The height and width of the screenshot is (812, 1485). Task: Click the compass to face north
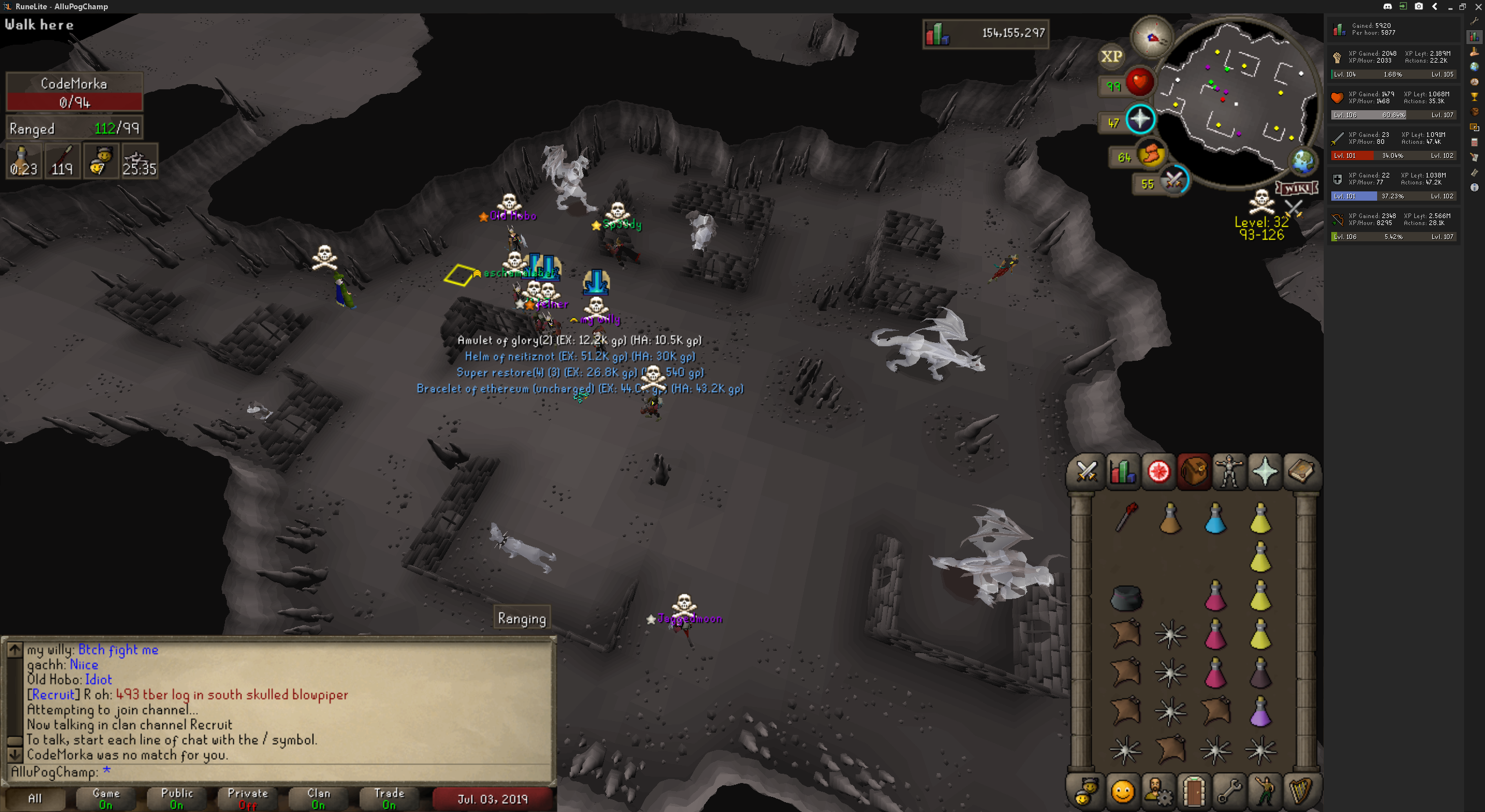pos(1152,38)
